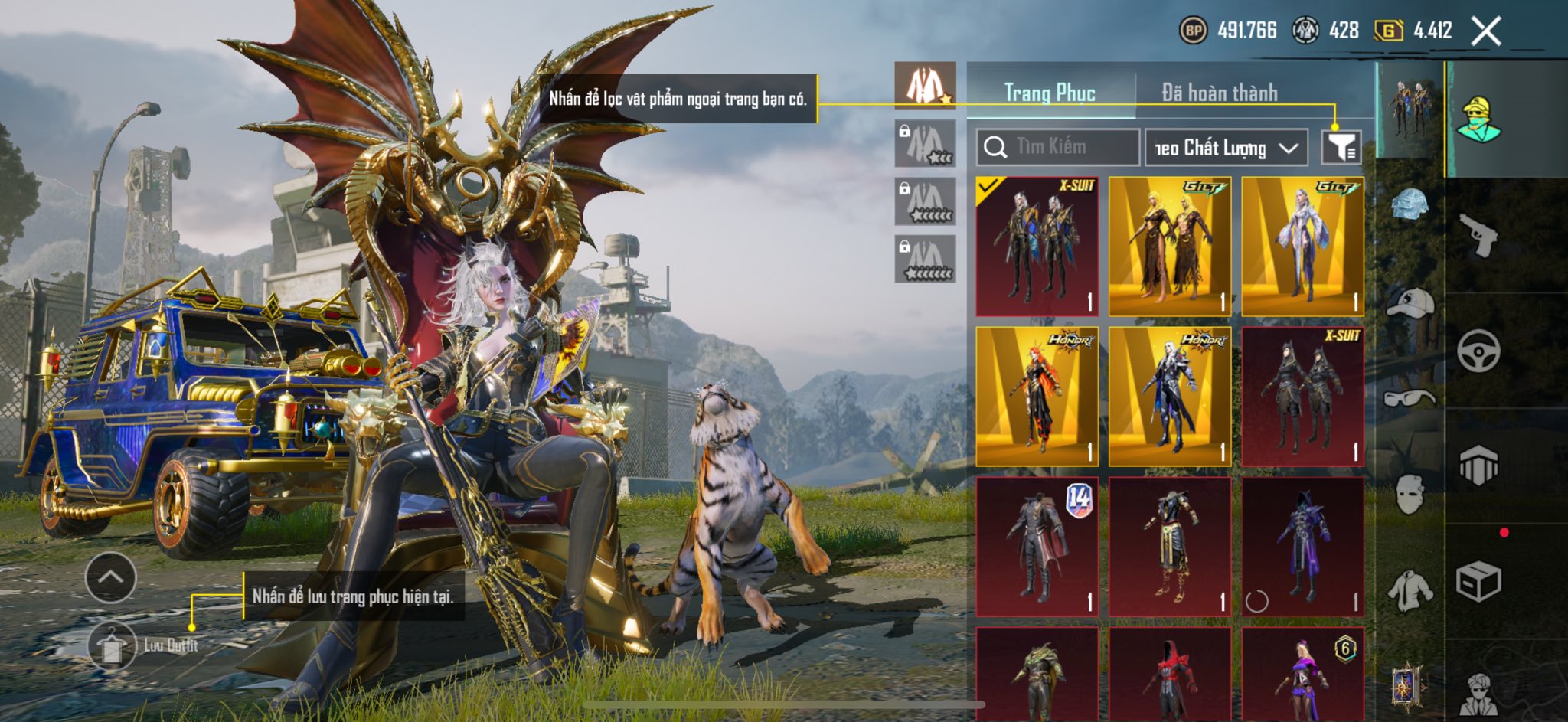Pick the outfit with the 14 badge

(1037, 547)
